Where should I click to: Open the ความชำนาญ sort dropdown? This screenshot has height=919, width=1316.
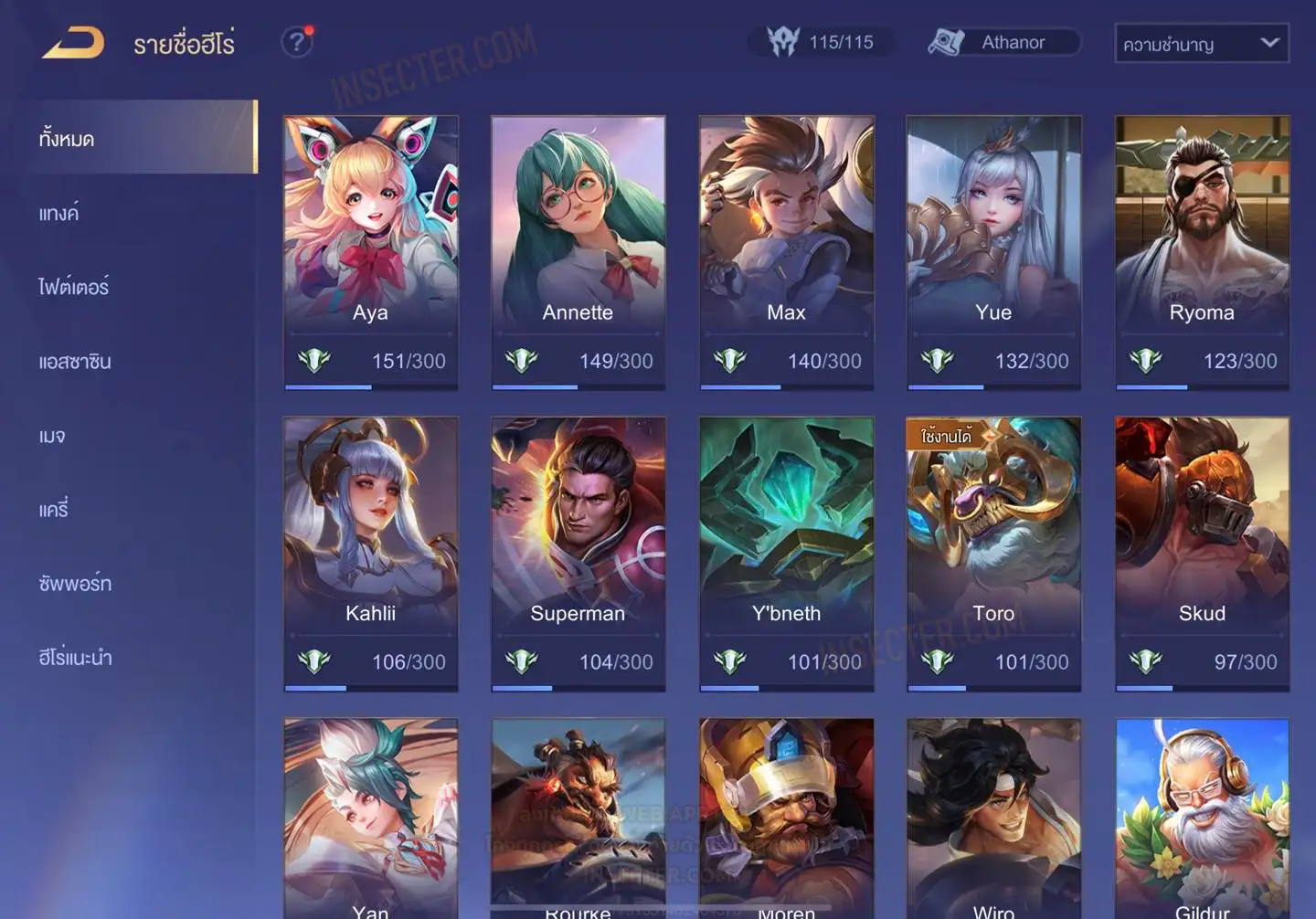(x=1201, y=43)
